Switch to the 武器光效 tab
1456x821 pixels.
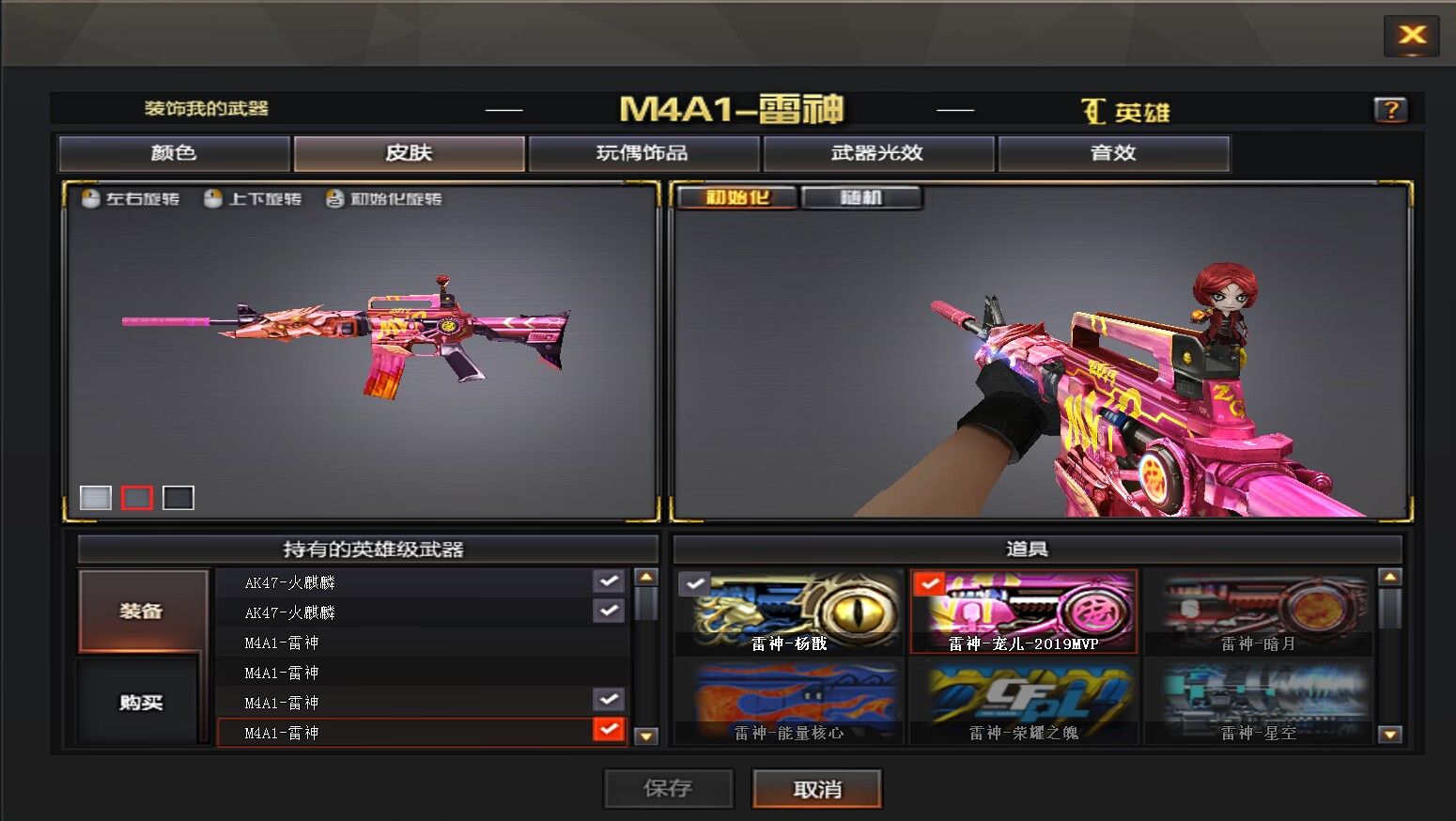pos(878,153)
